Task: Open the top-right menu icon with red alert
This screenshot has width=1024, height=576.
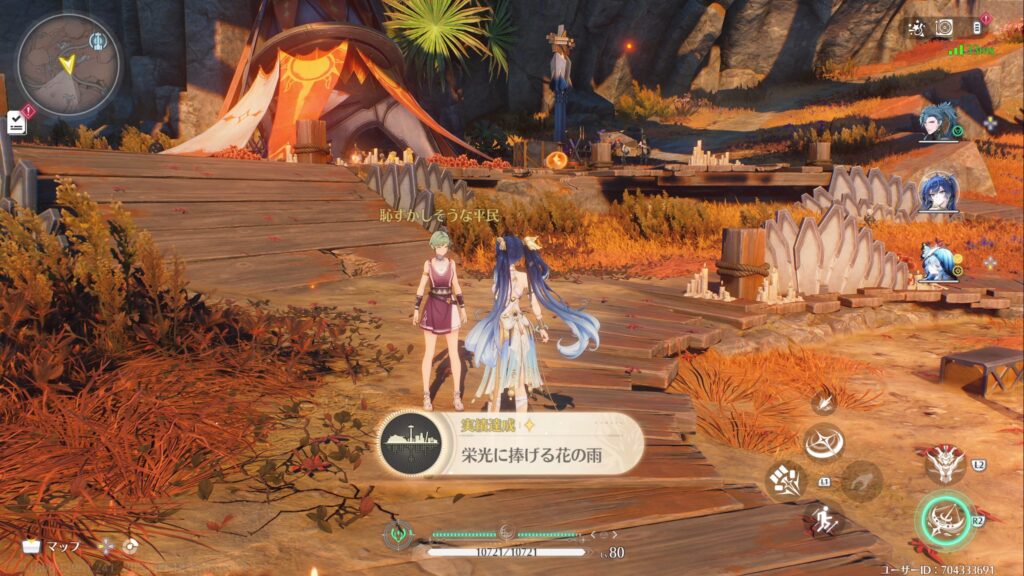Action: coord(976,27)
